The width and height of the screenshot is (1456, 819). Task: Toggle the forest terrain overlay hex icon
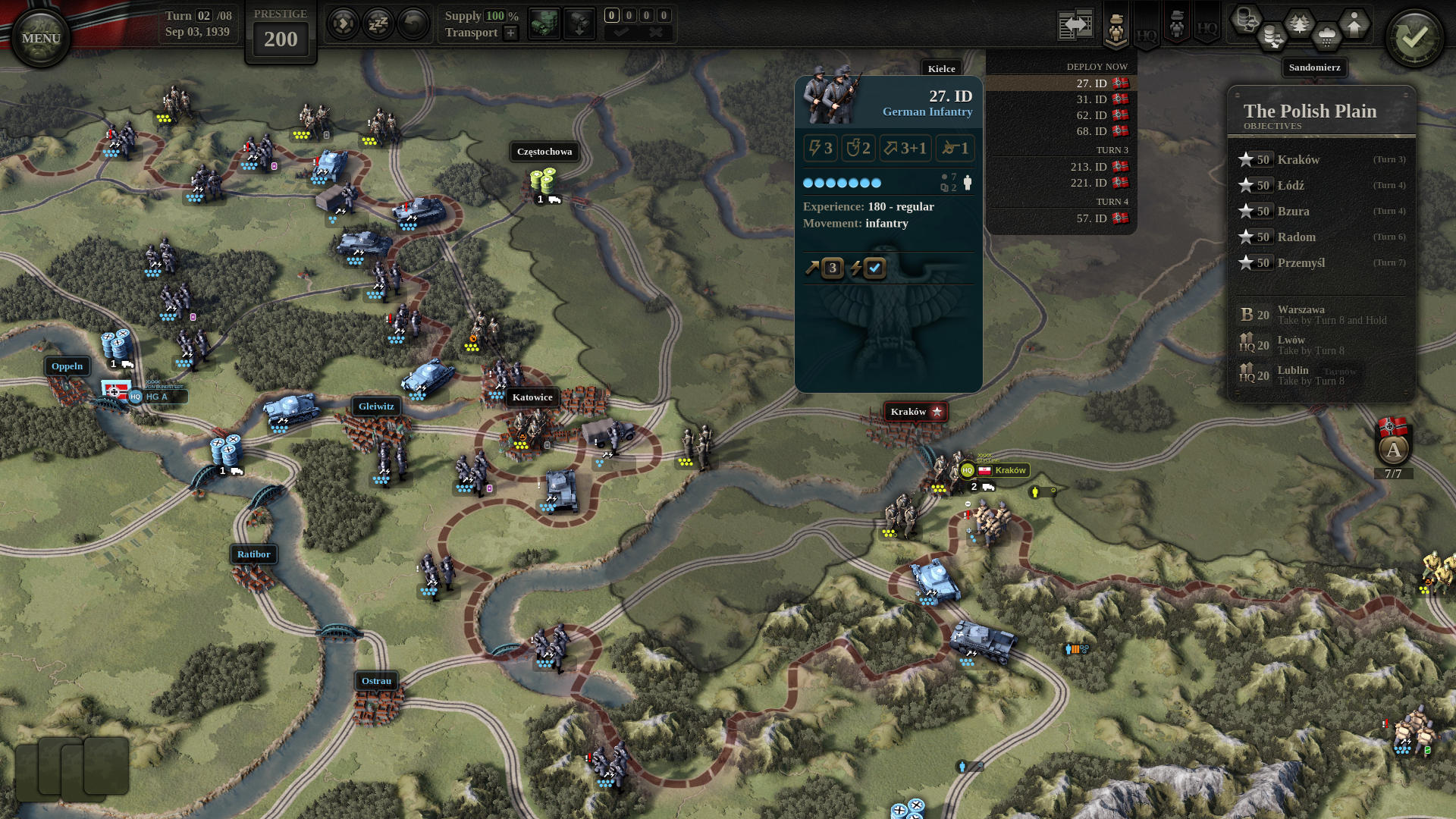1300,23
